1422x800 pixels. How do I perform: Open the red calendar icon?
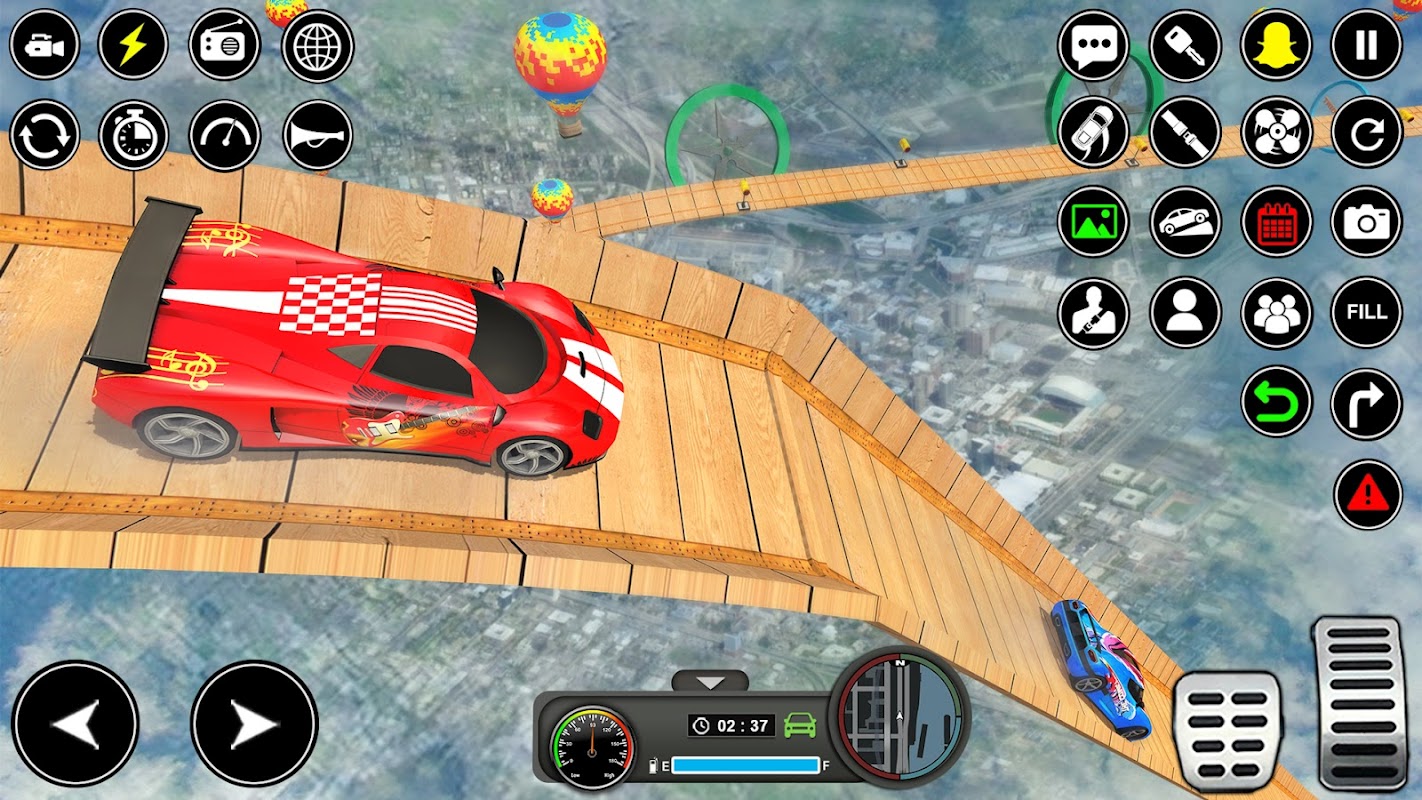tap(1276, 222)
